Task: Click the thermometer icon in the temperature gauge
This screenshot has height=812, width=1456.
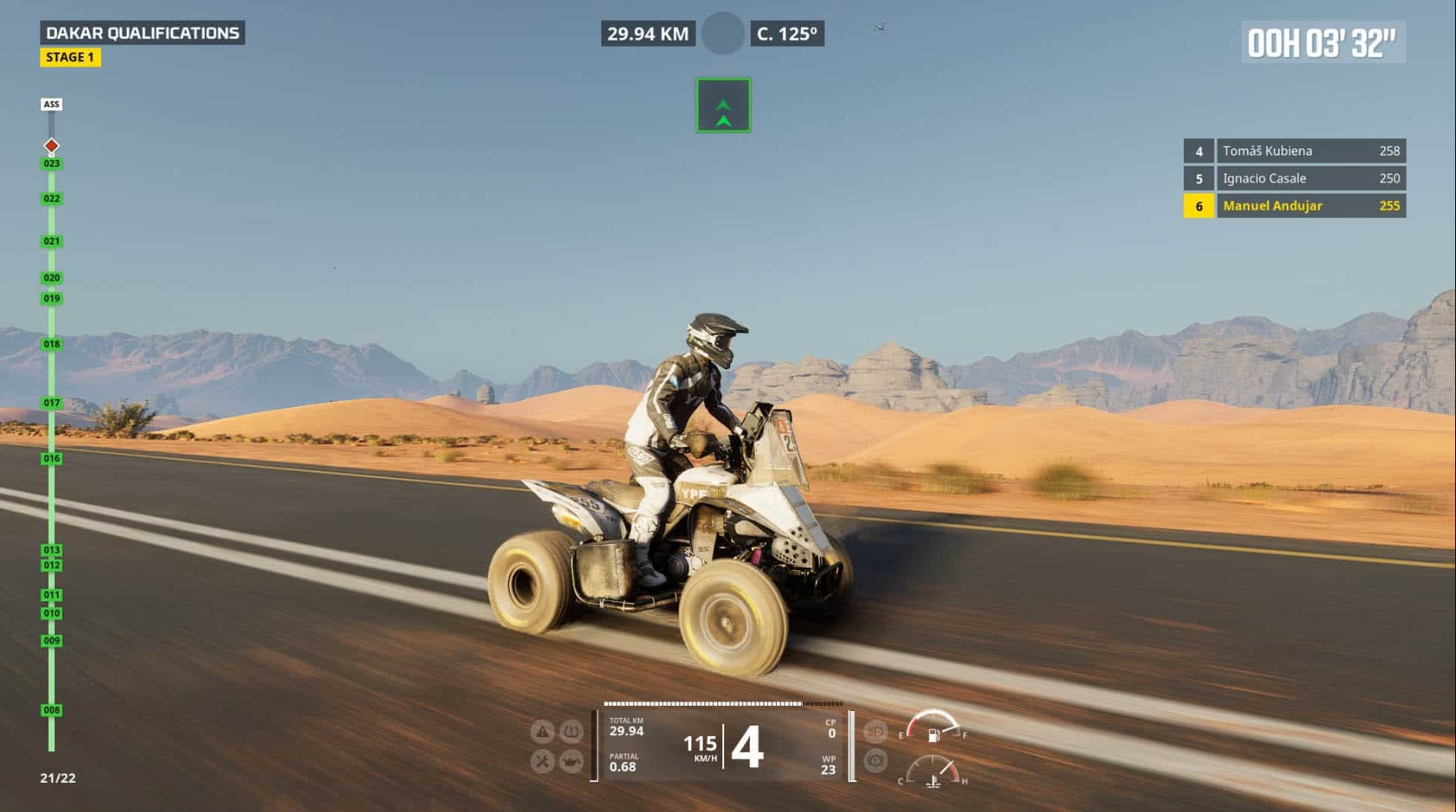Action: coord(933,780)
